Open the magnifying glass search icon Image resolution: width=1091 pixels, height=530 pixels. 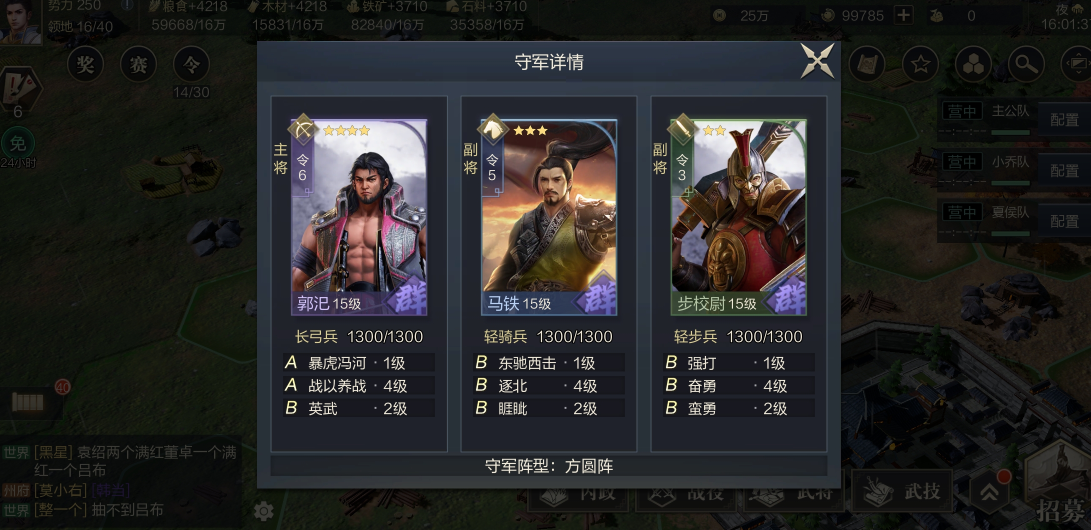(1024, 66)
